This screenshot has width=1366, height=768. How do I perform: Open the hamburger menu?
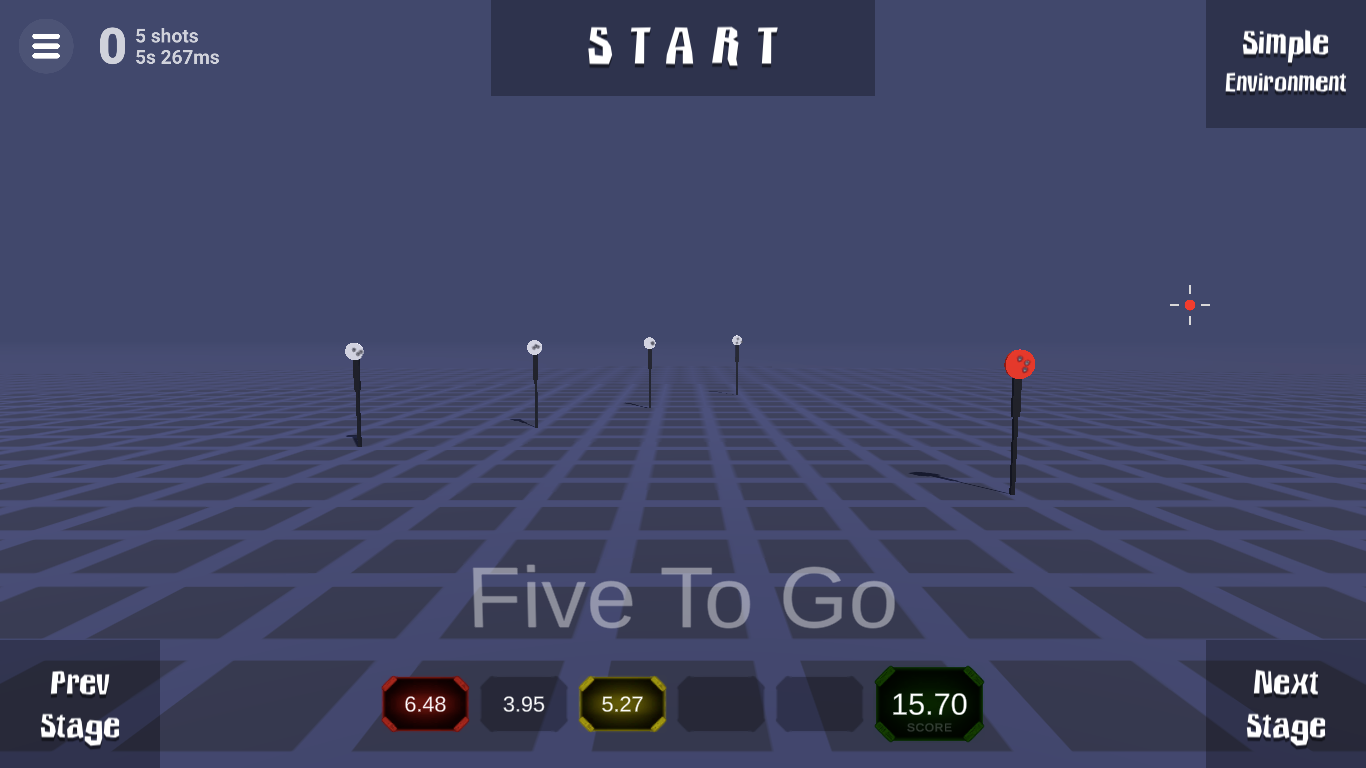point(46,46)
